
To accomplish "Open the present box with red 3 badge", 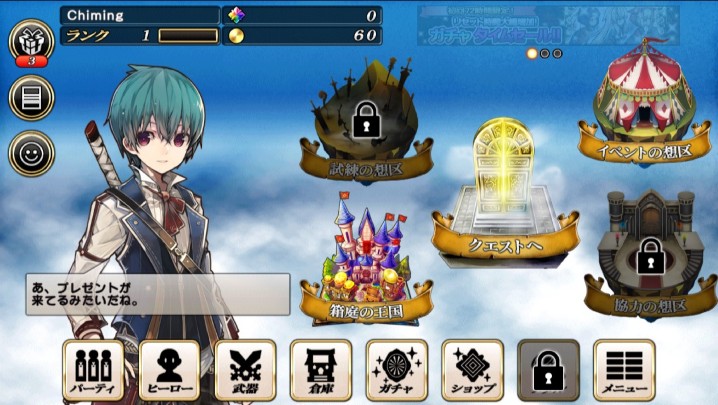I will tap(31, 44).
